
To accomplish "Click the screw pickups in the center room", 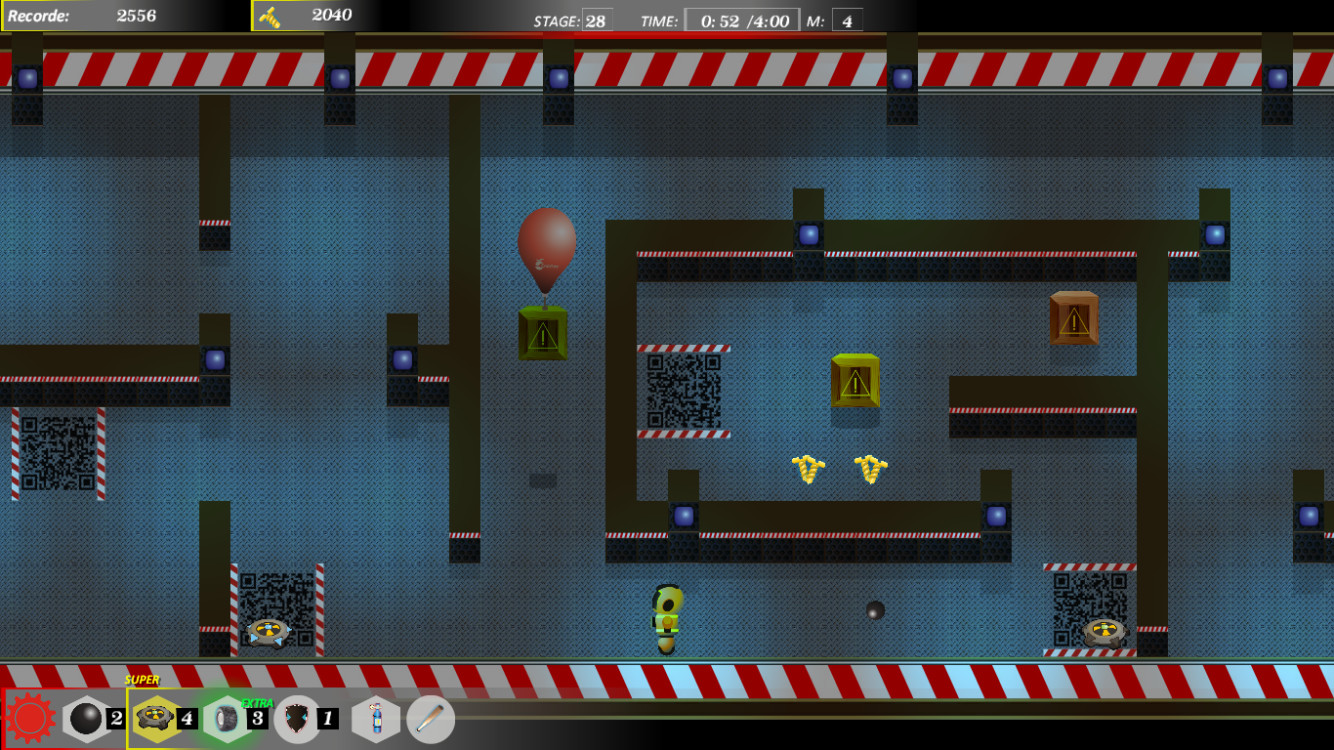I will click(x=838, y=468).
